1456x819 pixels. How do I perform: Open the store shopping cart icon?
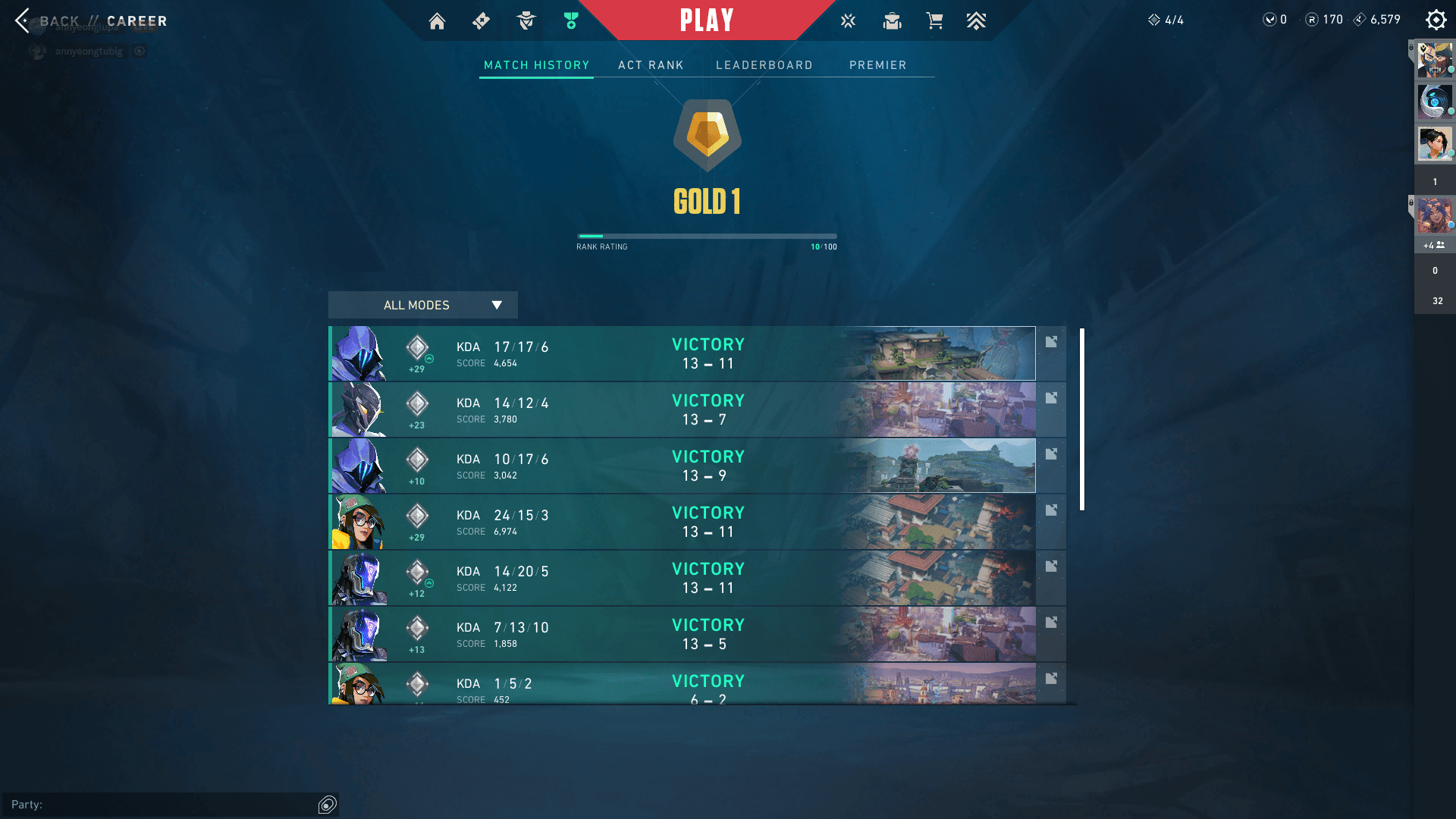934,21
